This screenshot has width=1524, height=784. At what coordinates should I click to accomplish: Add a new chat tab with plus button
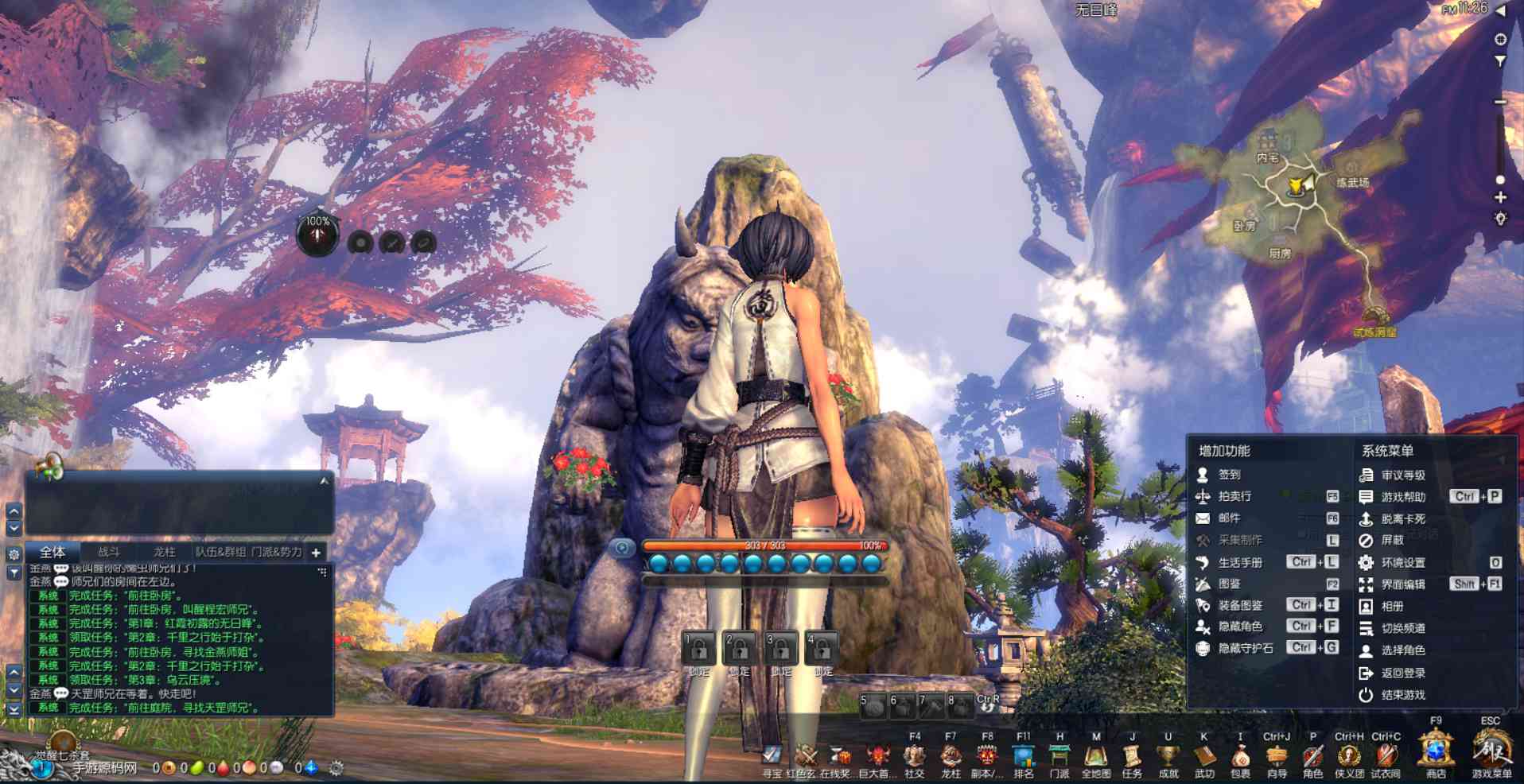[316, 553]
